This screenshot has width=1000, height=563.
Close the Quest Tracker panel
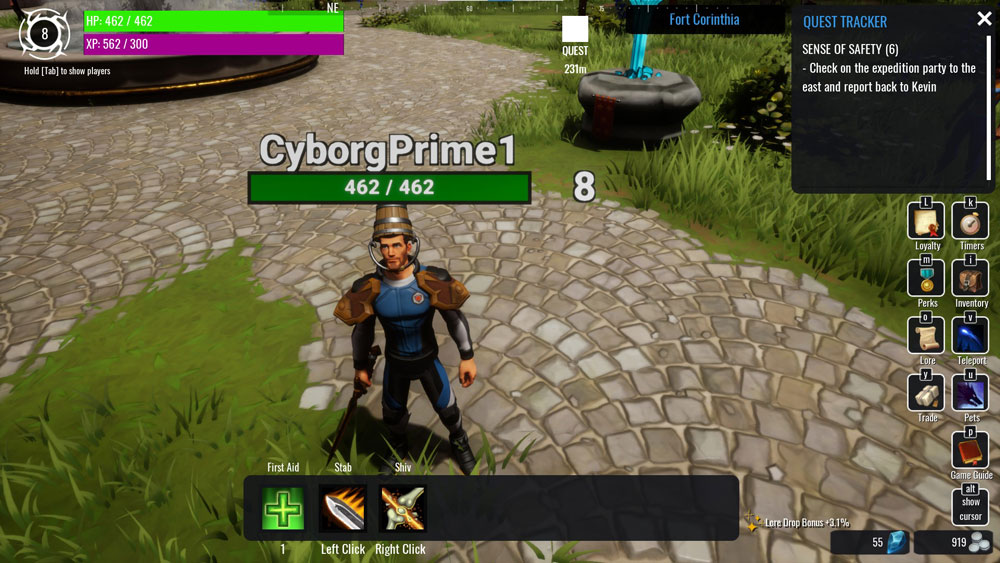(984, 19)
